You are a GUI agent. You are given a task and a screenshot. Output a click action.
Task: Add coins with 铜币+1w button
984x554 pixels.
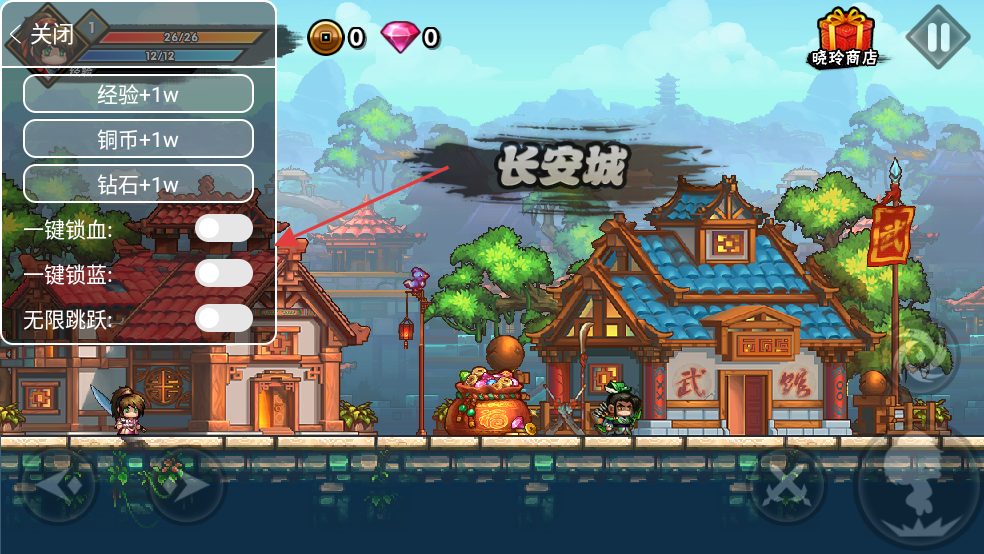(138, 139)
